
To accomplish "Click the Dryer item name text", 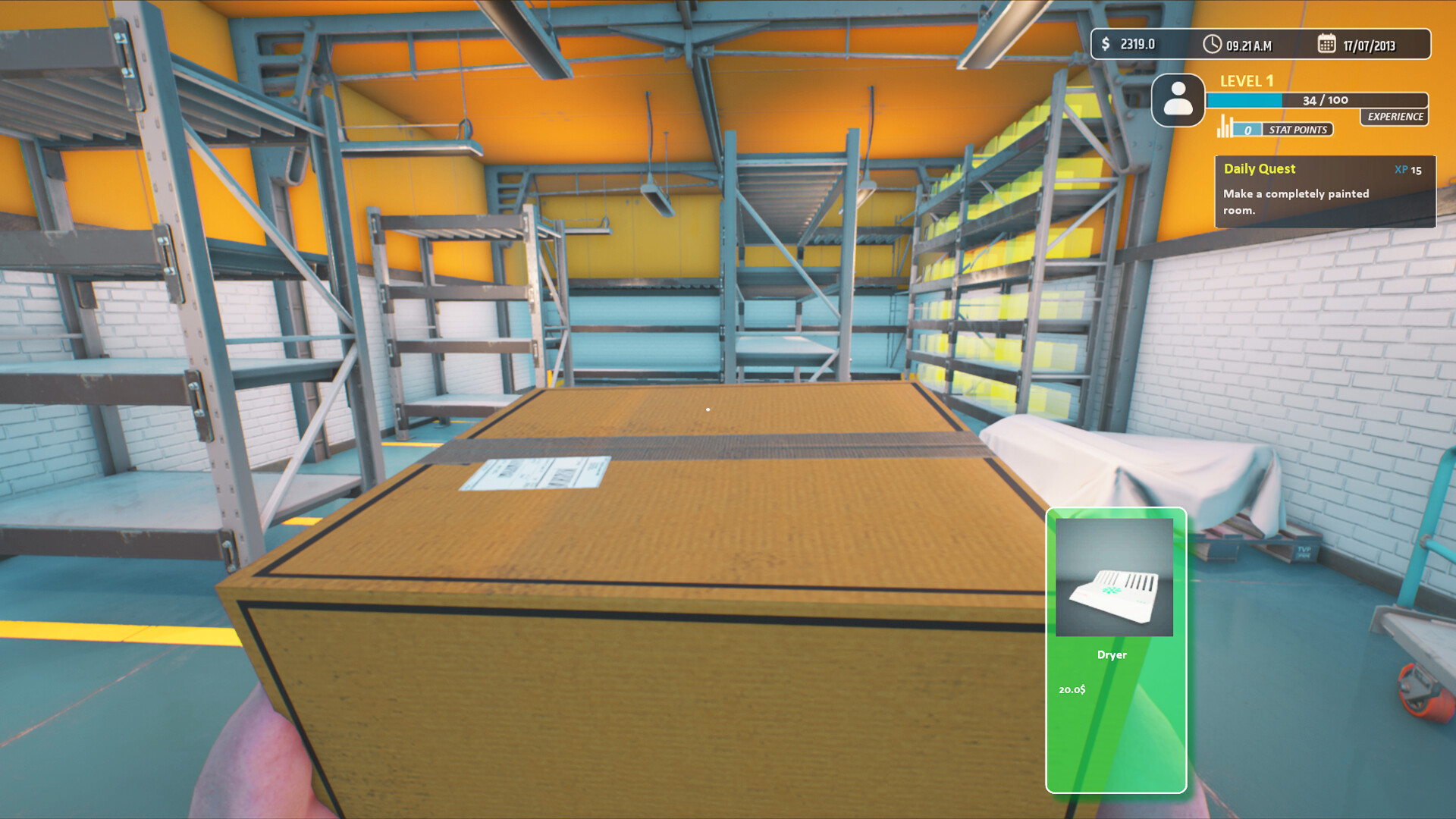I will [x=1112, y=655].
